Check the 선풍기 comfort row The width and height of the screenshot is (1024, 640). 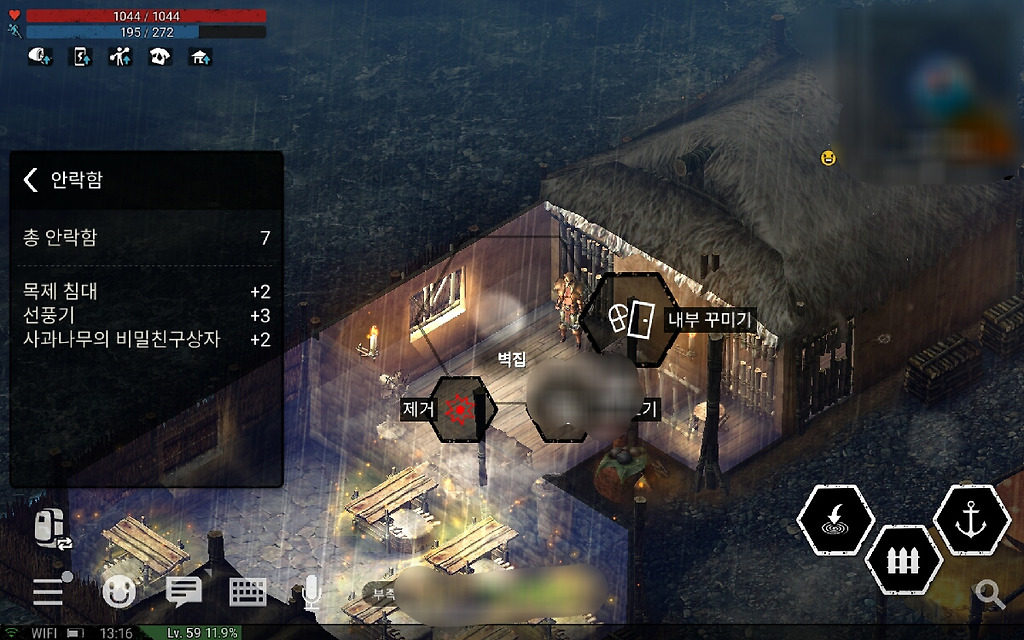(x=146, y=316)
